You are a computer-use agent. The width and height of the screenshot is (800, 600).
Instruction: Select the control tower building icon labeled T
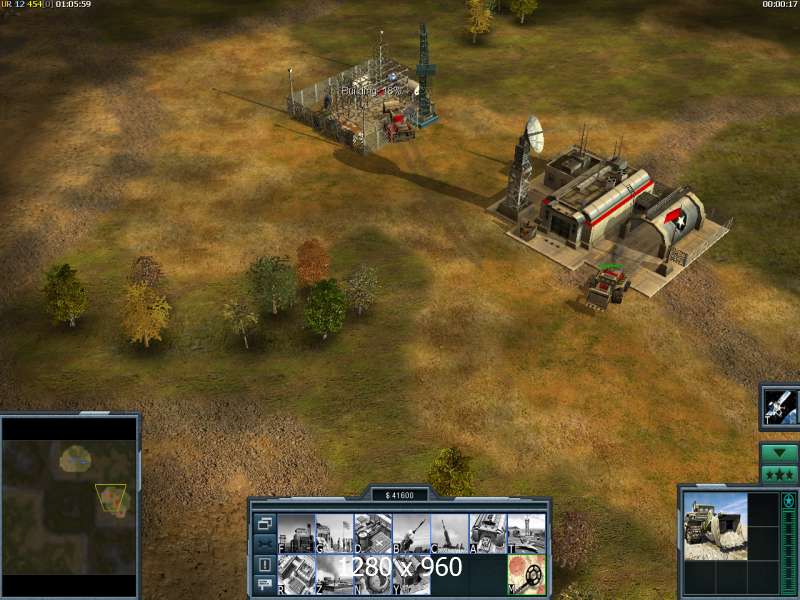526,533
